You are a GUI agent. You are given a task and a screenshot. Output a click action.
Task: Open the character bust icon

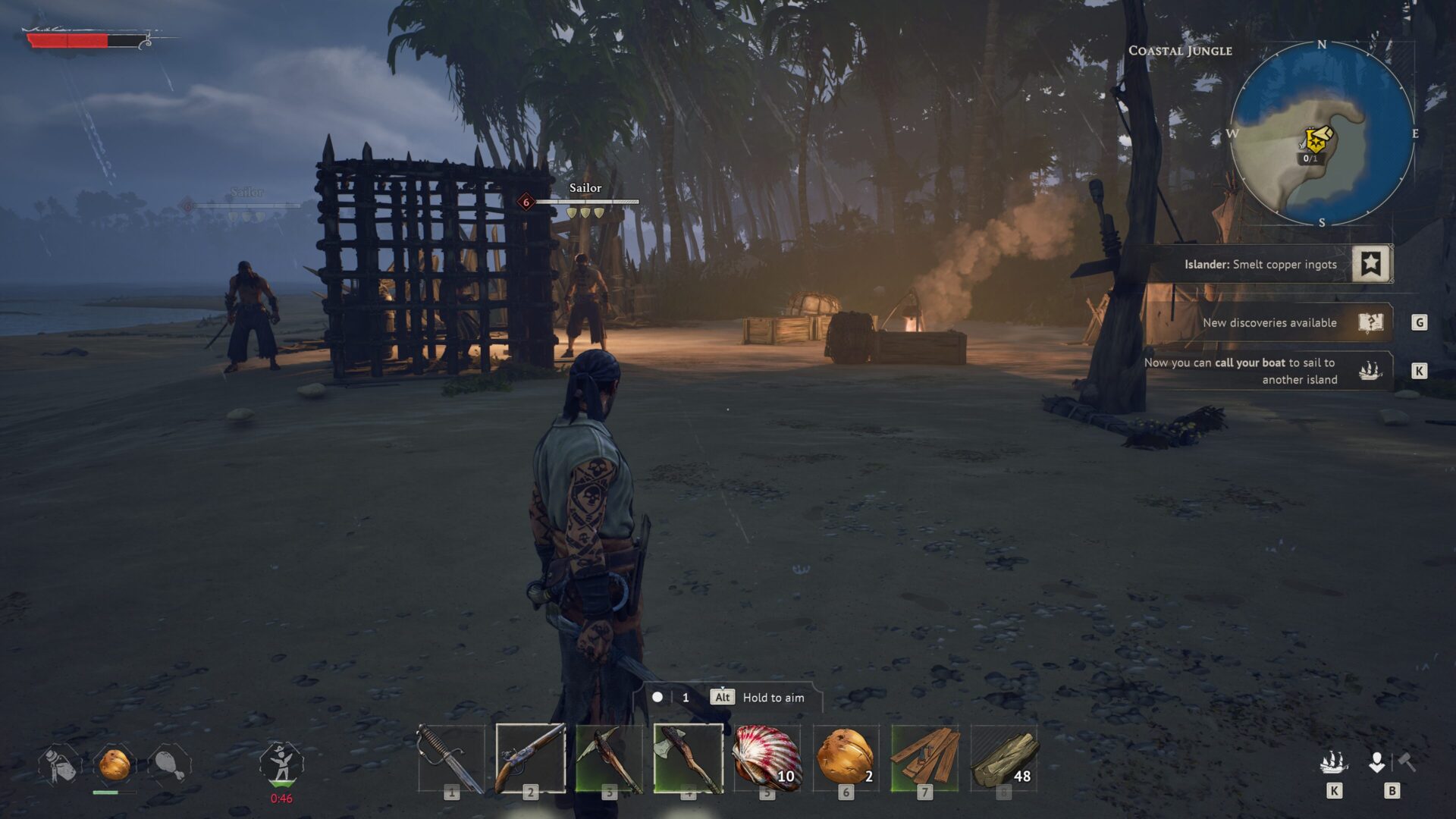1376,761
